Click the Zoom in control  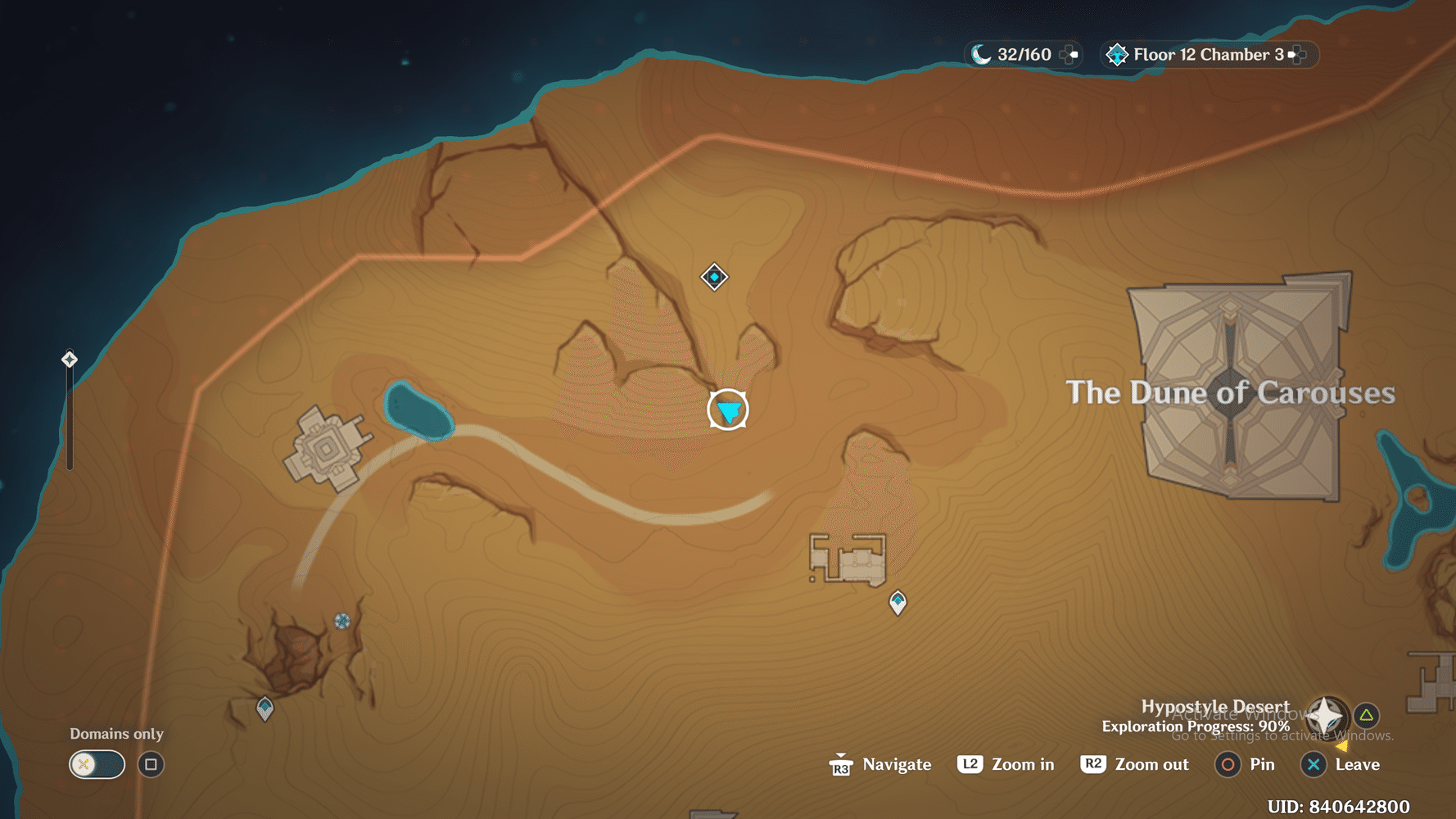coord(1005,764)
